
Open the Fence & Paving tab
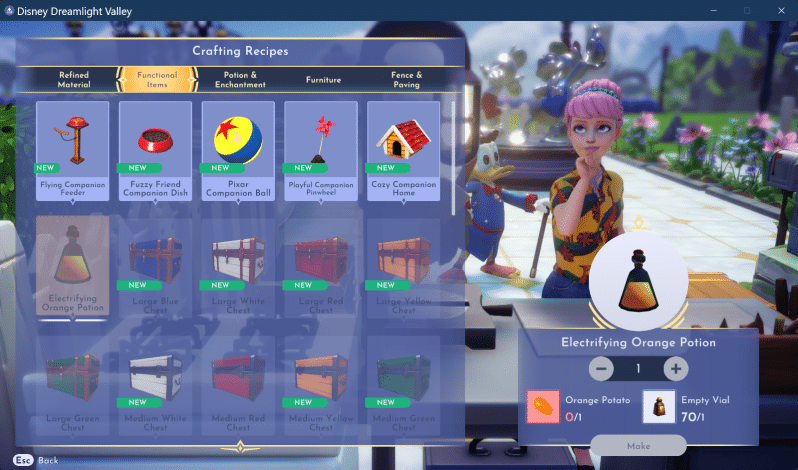click(x=405, y=79)
